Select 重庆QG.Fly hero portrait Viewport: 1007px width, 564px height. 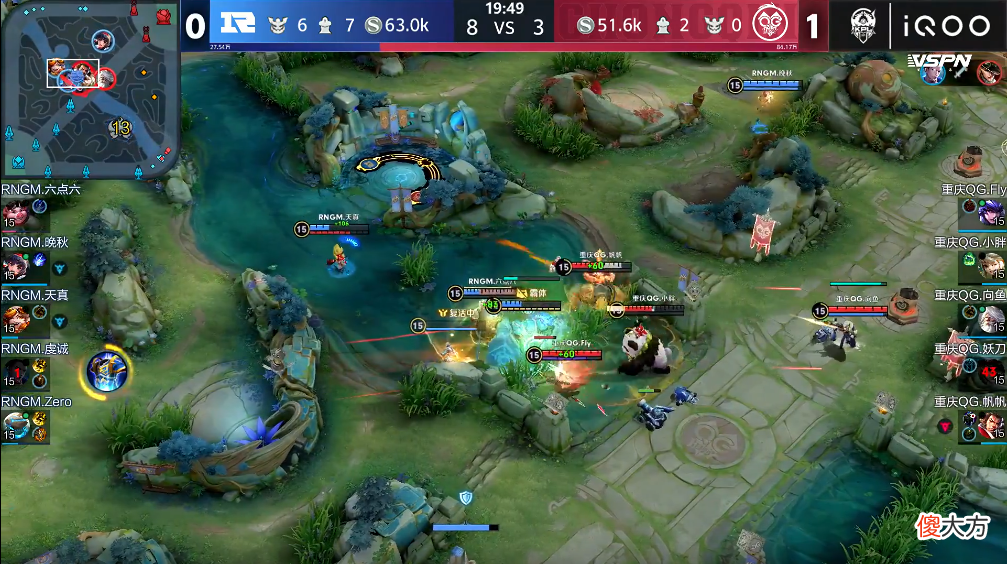click(991, 213)
